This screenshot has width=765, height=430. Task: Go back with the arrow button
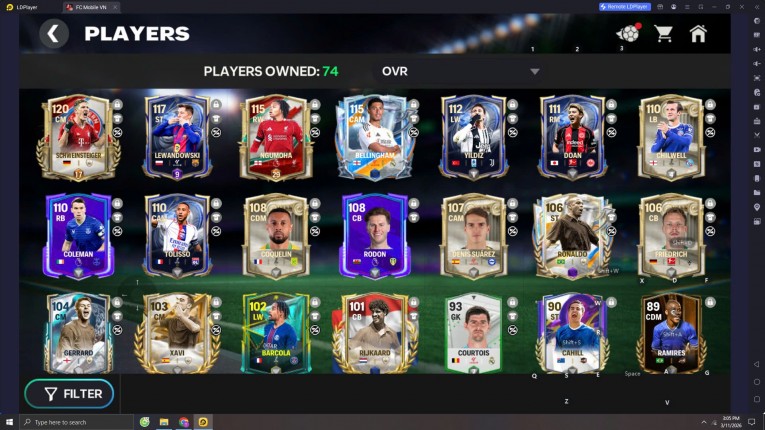click(54, 34)
